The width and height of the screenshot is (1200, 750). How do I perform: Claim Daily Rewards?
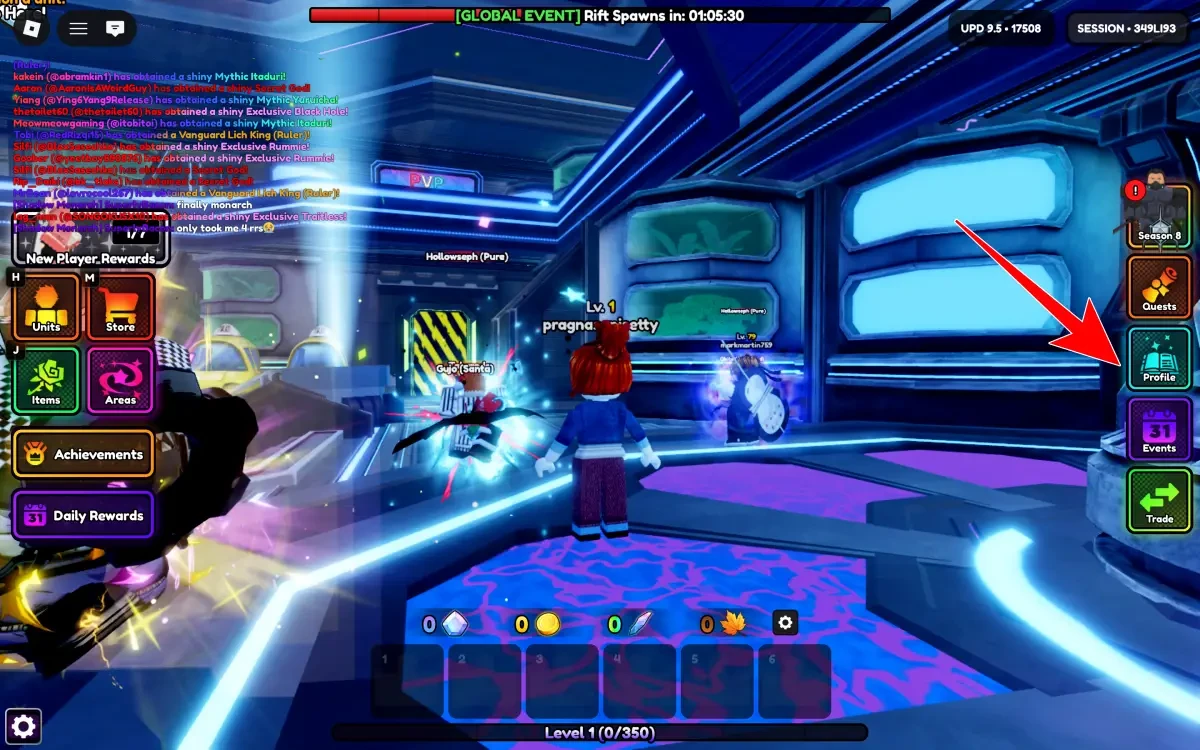pyautogui.click(x=83, y=516)
